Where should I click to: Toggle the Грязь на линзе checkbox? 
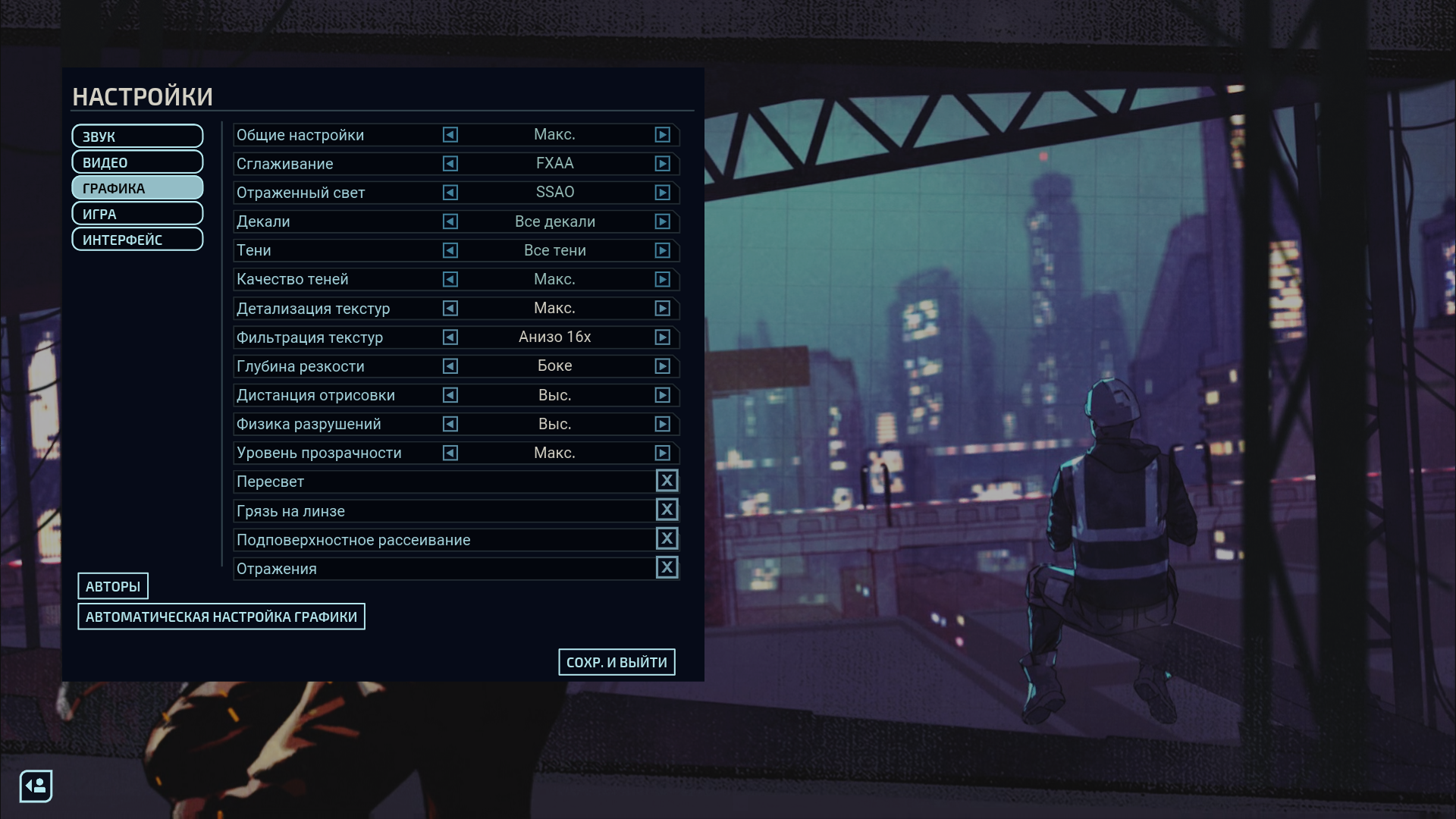[x=667, y=510]
